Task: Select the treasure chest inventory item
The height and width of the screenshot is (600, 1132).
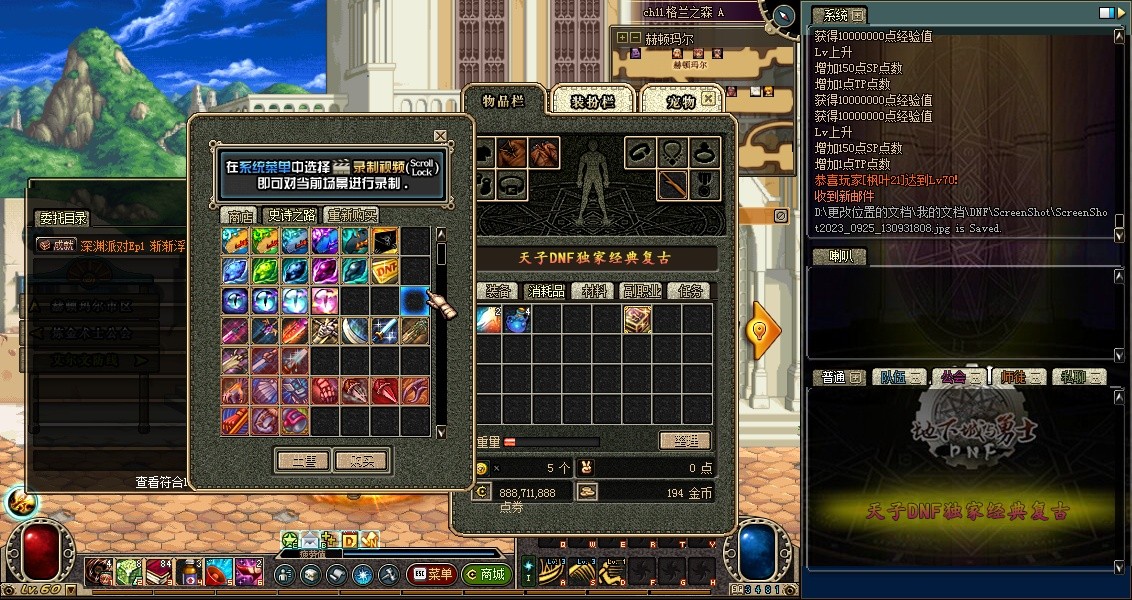Action: pos(638,320)
